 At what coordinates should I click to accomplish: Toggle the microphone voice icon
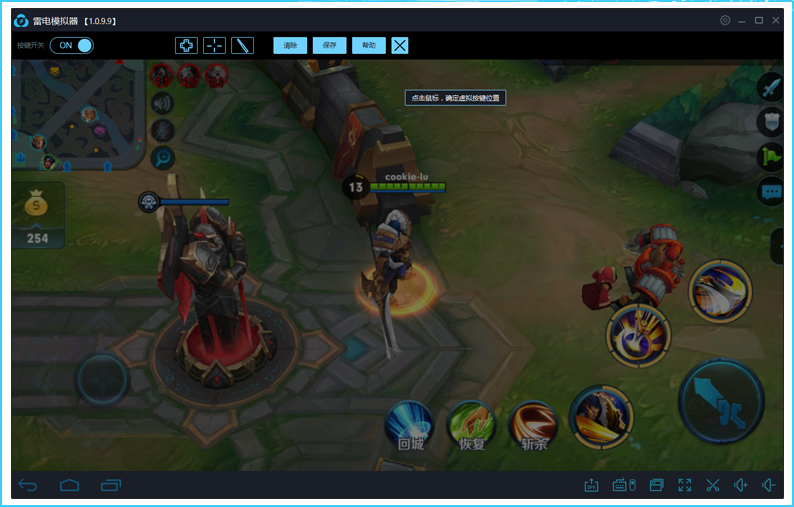tap(162, 130)
